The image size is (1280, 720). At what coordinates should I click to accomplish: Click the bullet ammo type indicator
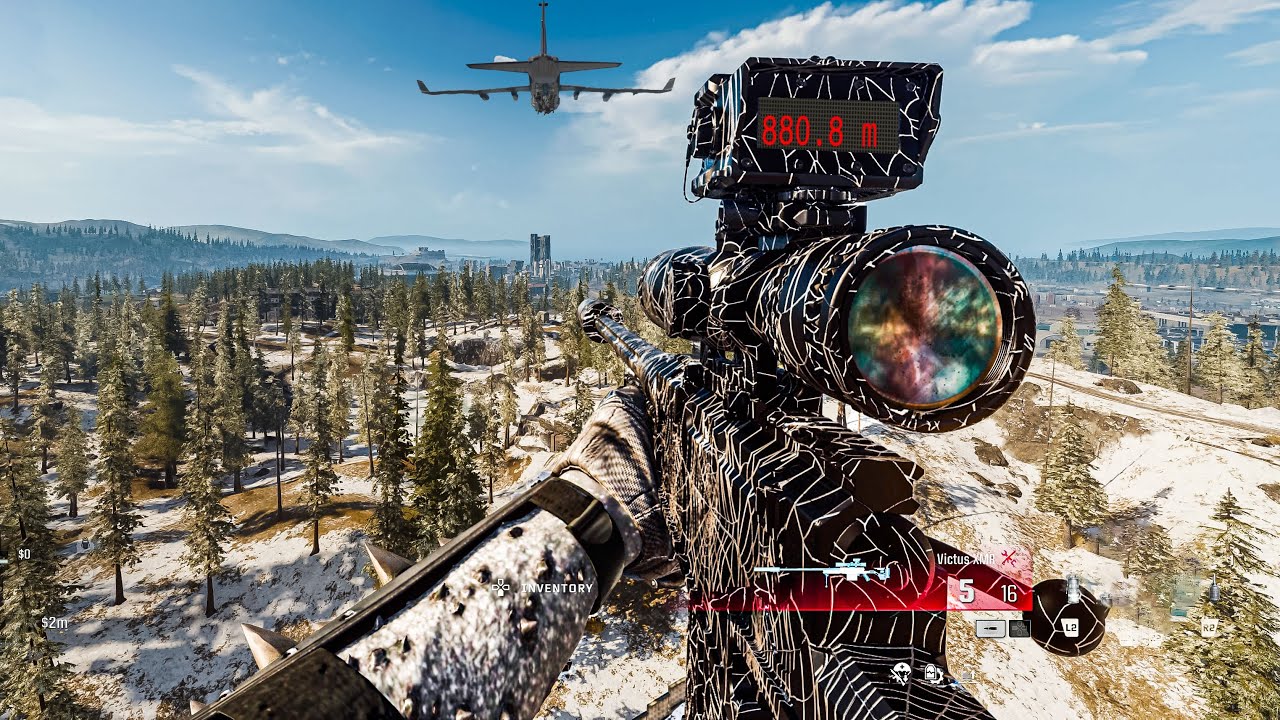point(990,629)
